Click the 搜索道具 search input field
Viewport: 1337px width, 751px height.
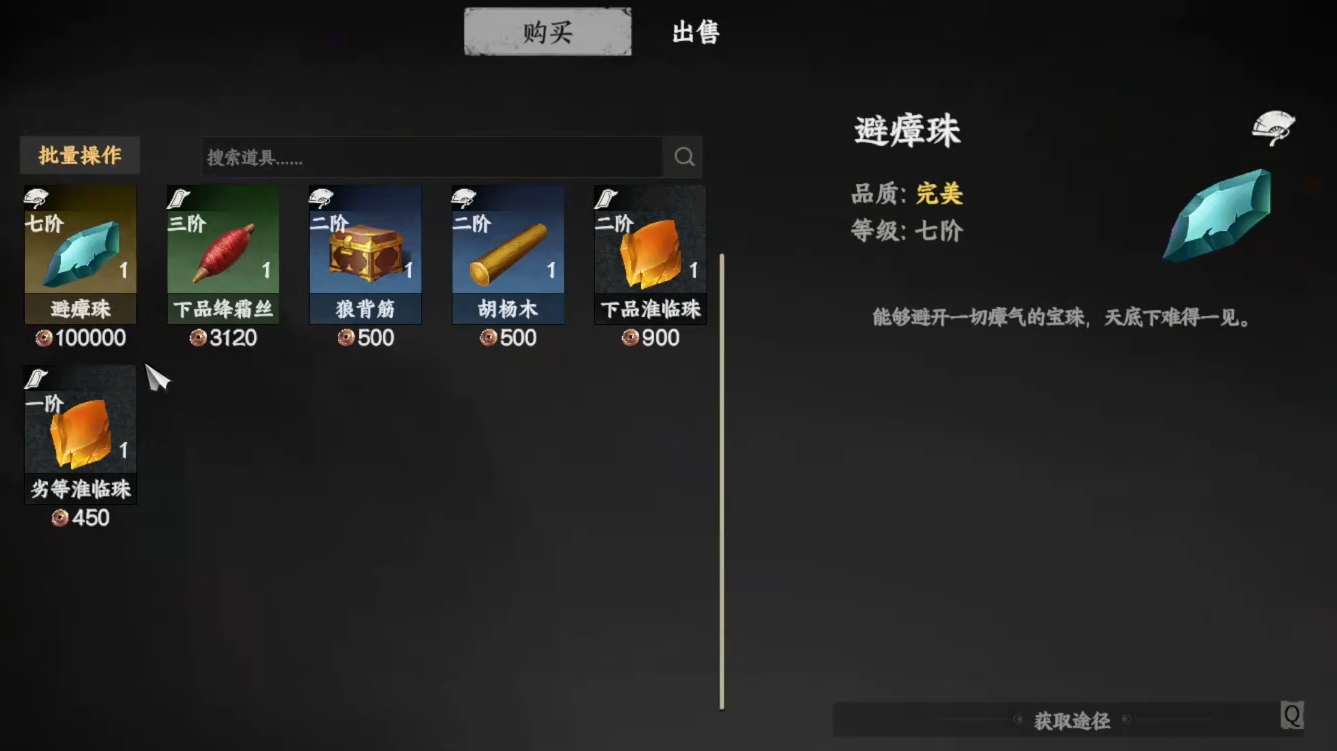pos(420,156)
